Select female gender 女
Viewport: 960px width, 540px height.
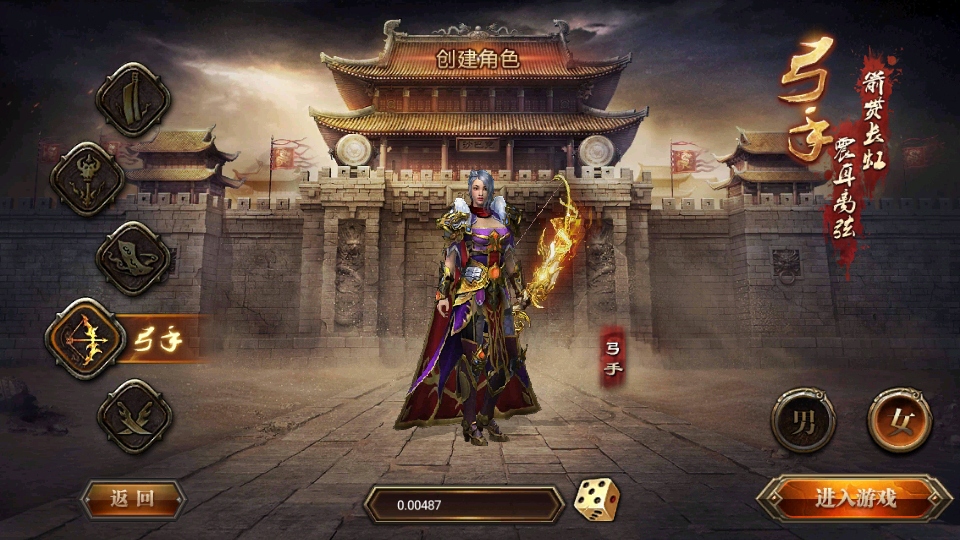pos(899,420)
